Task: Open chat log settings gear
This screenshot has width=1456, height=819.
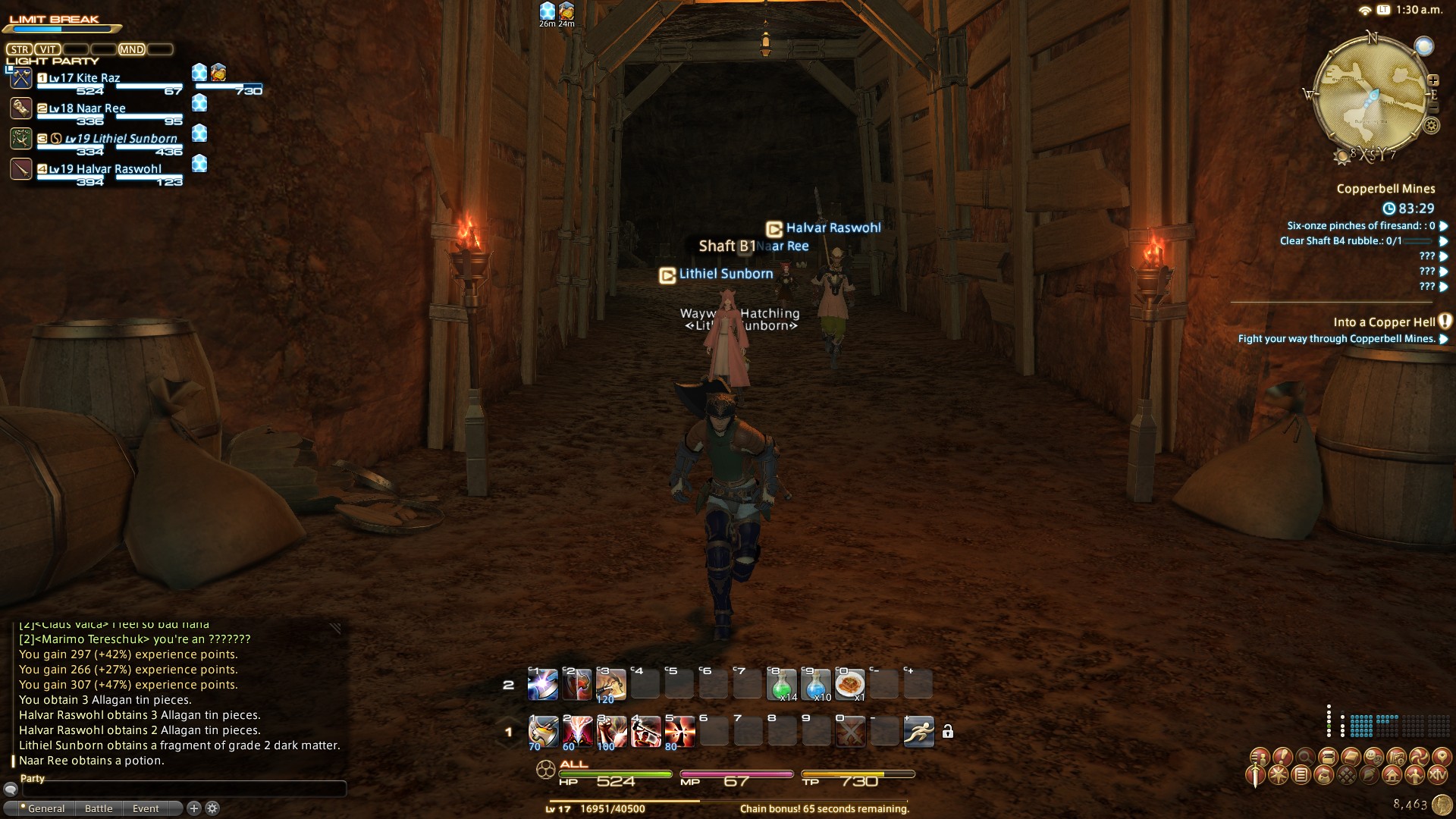Action: pyautogui.click(x=213, y=808)
